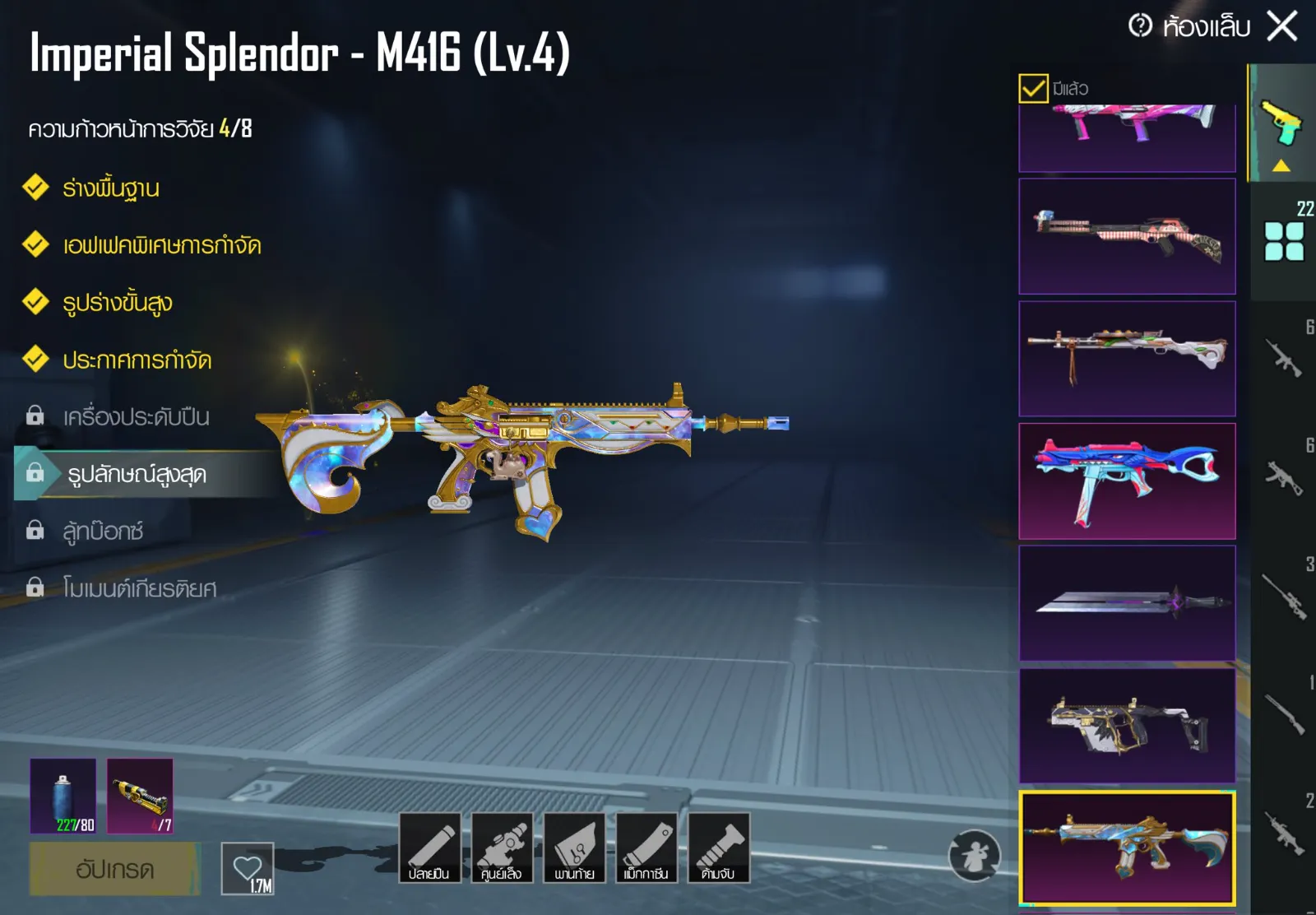Select the sword melee skin thumbnail
The height and width of the screenshot is (915, 1316).
click(x=1127, y=603)
